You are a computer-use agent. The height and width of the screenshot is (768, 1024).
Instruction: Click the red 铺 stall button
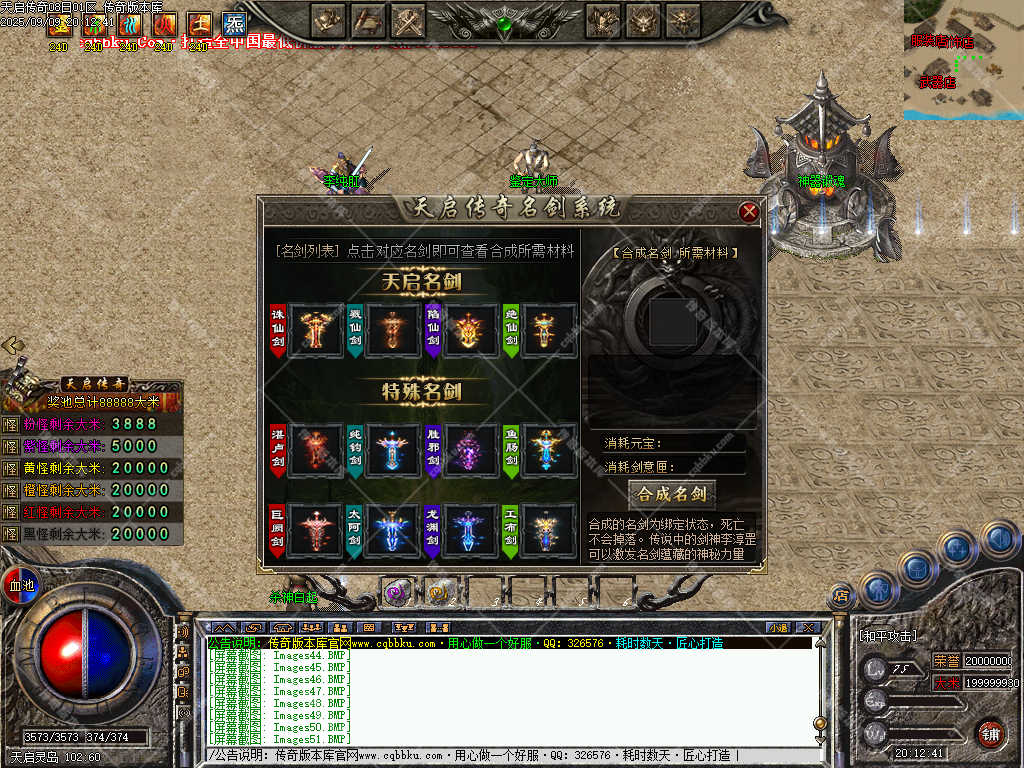pyautogui.click(x=989, y=733)
